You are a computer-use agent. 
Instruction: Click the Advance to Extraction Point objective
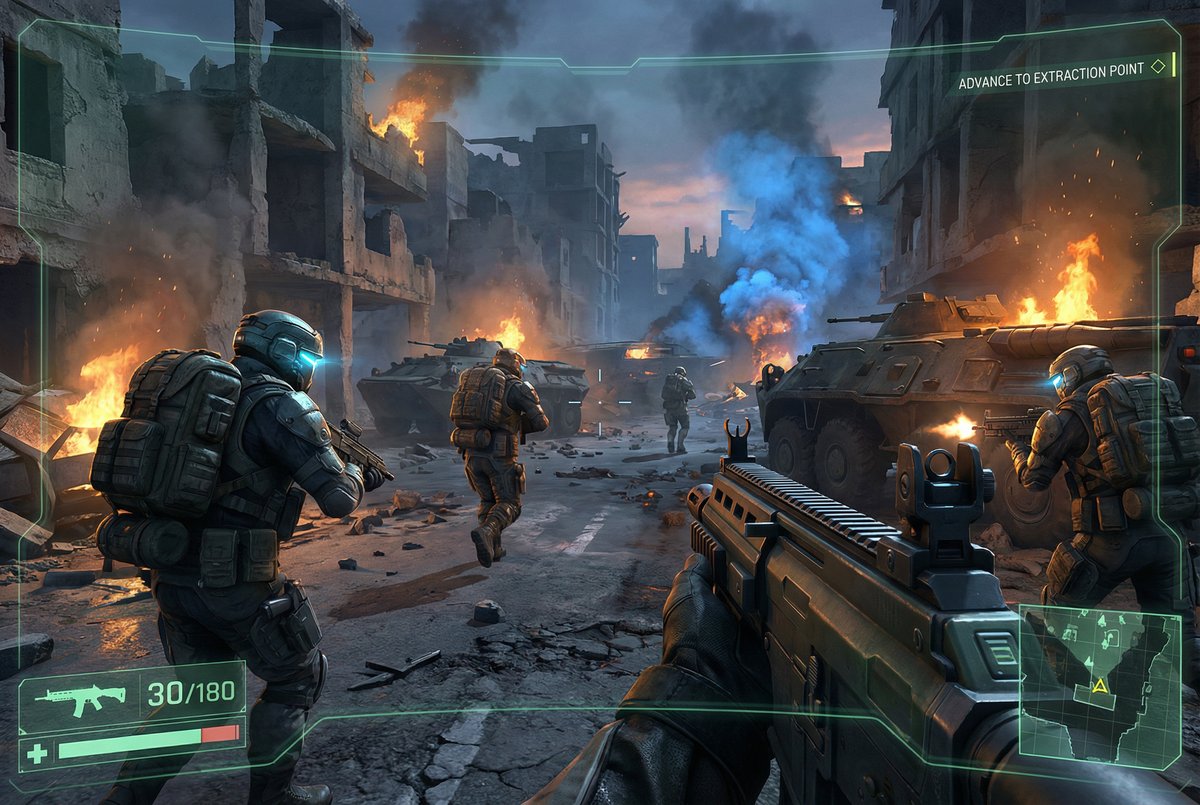point(1050,81)
